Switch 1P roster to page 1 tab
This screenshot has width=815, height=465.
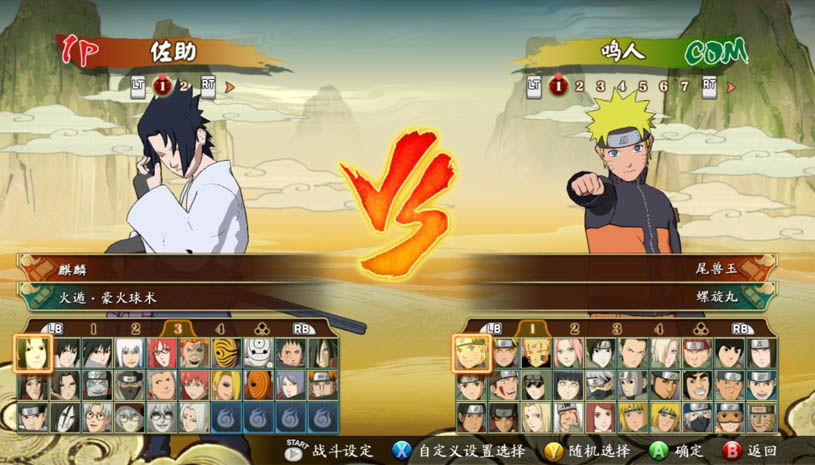click(x=93, y=328)
